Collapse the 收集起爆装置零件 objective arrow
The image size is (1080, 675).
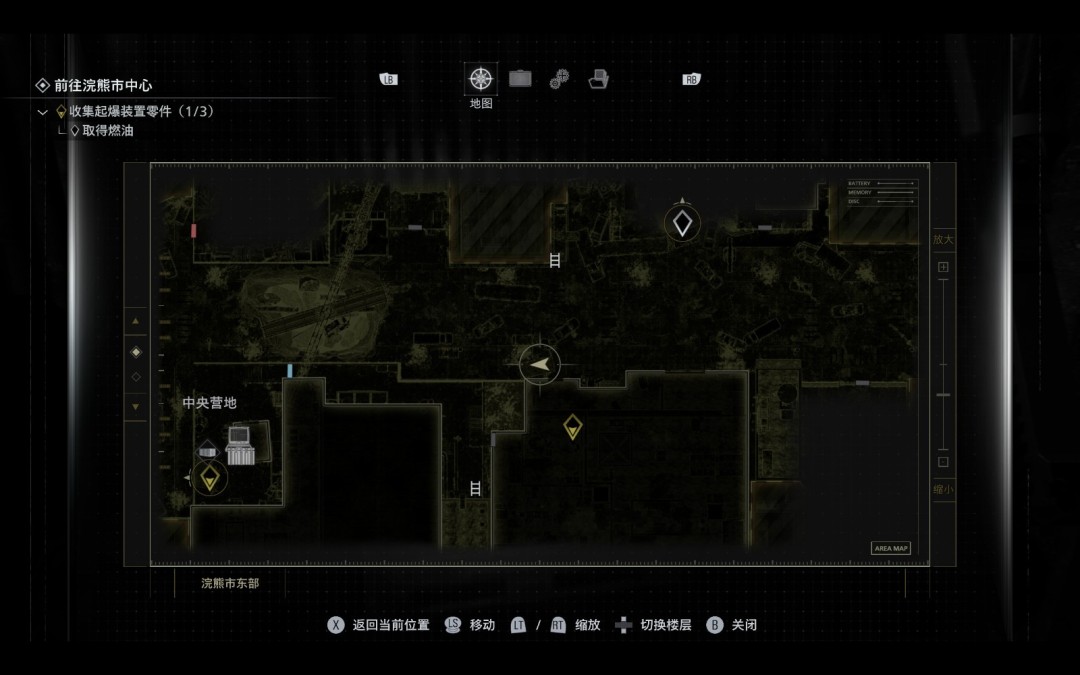43,112
